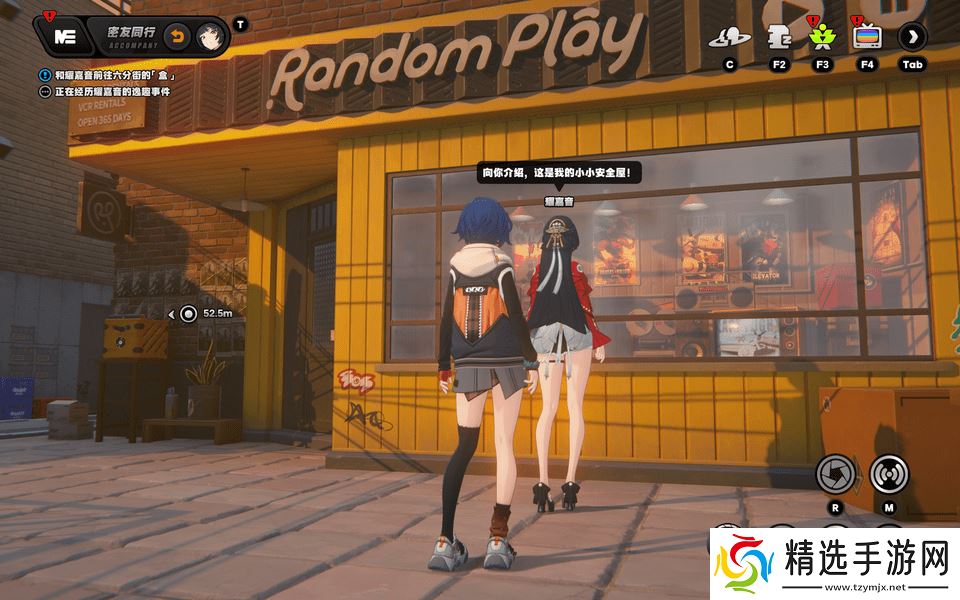Screen dimensions: 960x600
Task: Open the ME phone menu
Action: [66, 37]
